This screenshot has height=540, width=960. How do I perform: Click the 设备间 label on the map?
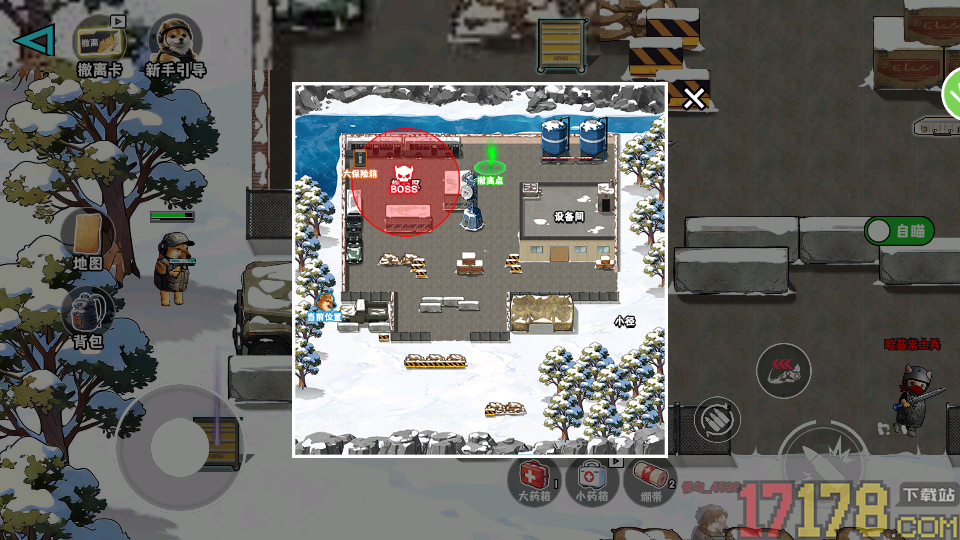pyautogui.click(x=569, y=216)
